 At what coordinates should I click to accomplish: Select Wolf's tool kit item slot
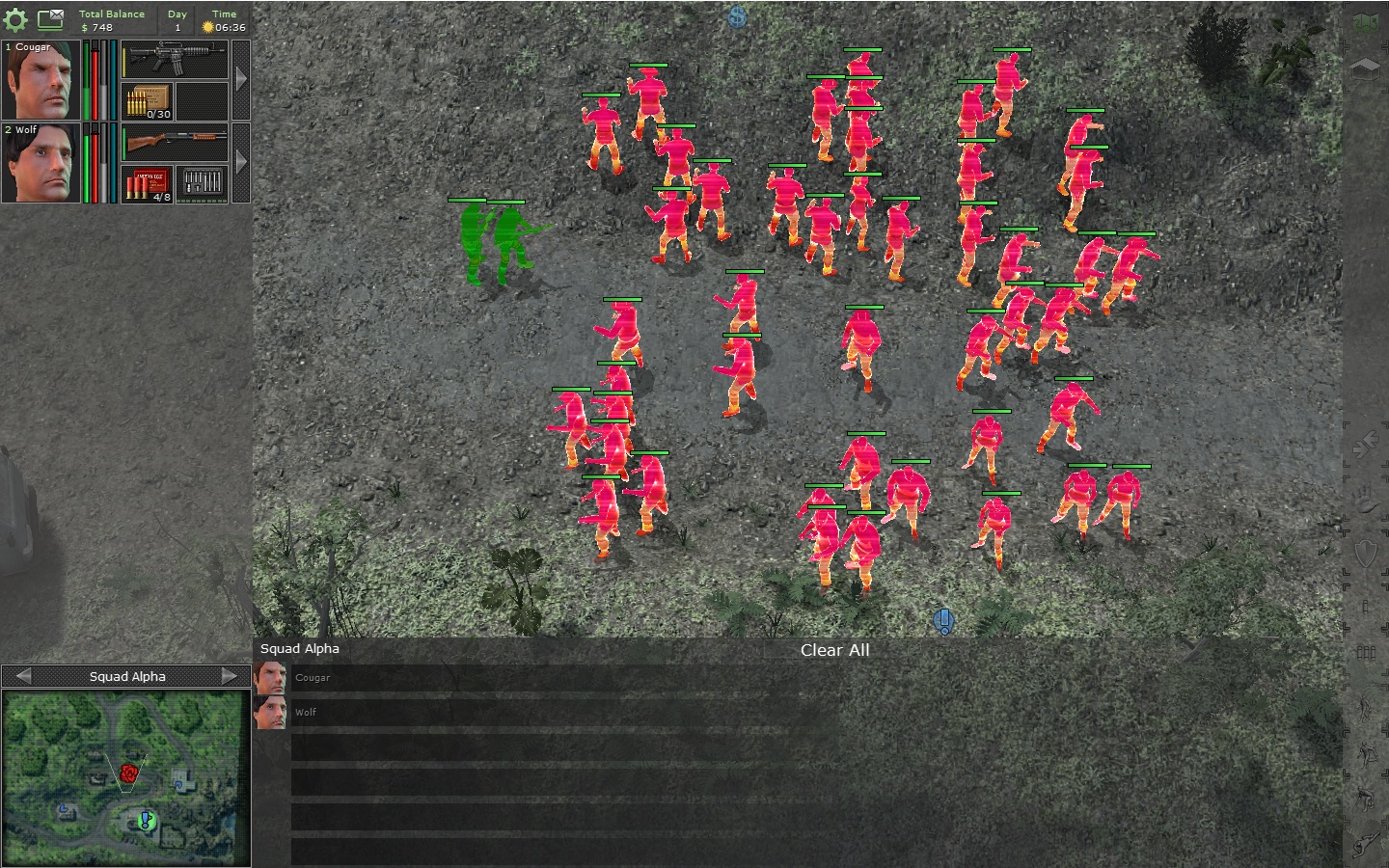click(202, 183)
